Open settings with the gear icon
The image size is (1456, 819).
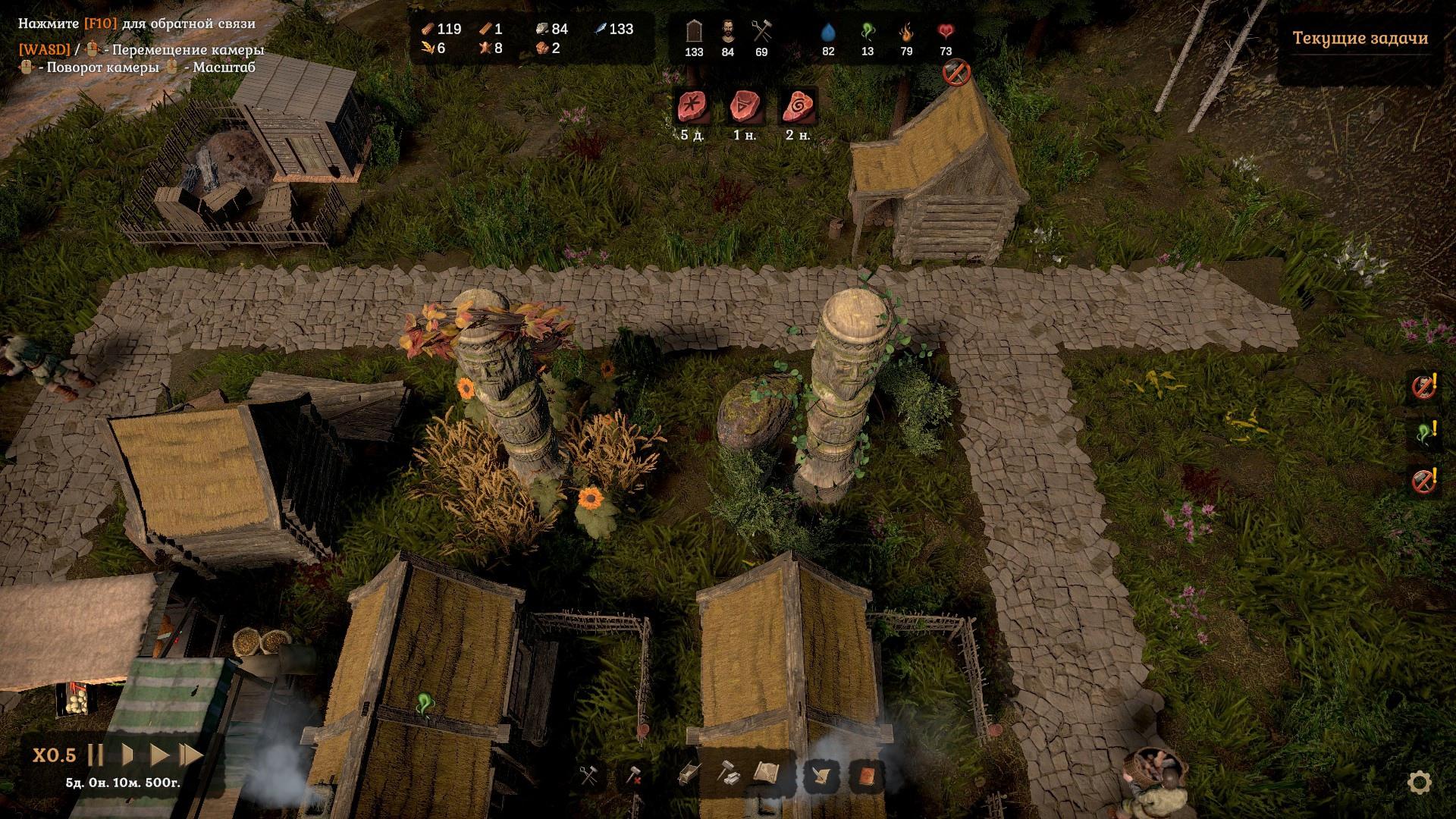1420,782
